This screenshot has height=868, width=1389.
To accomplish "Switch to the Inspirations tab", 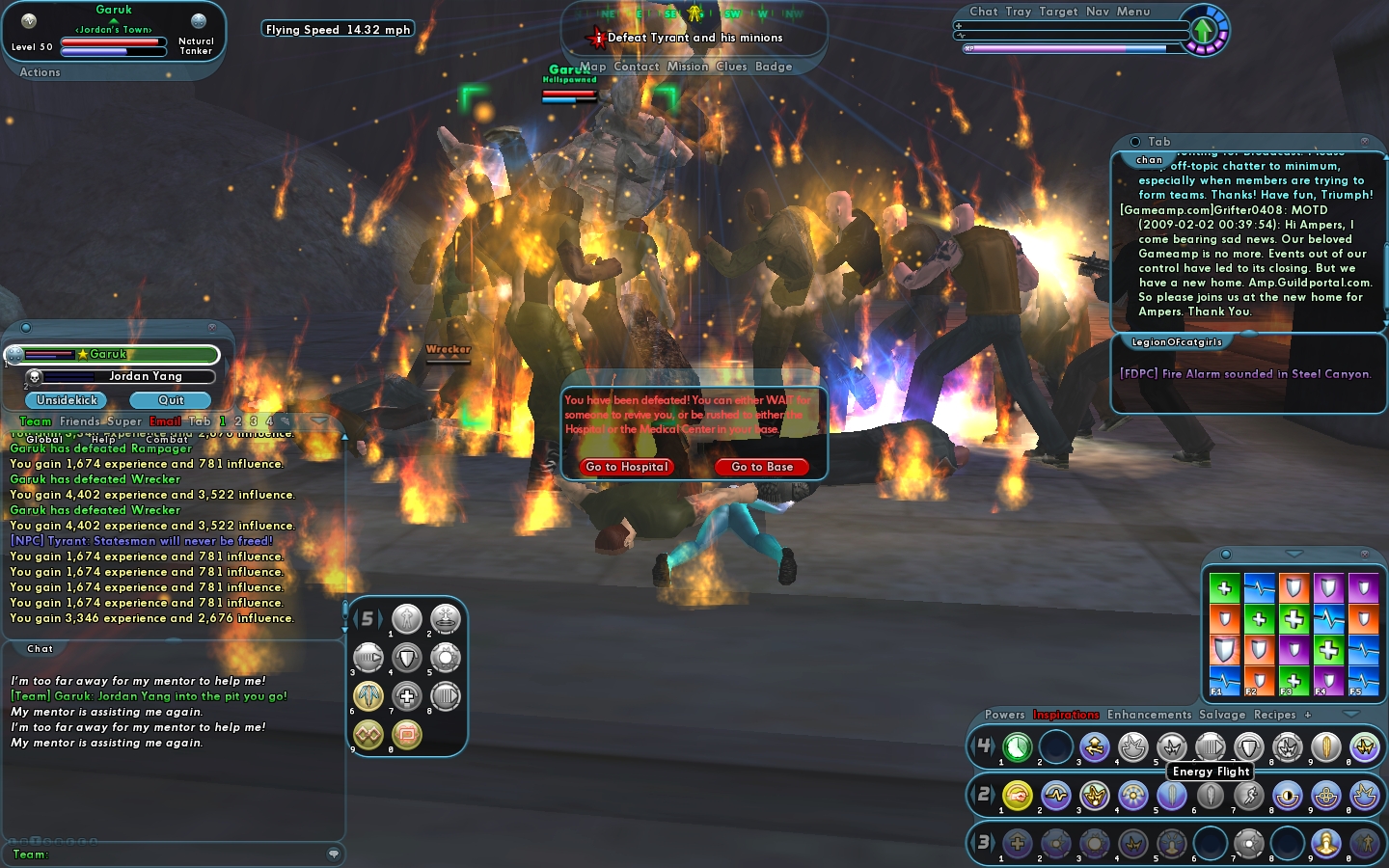I will (x=1066, y=715).
